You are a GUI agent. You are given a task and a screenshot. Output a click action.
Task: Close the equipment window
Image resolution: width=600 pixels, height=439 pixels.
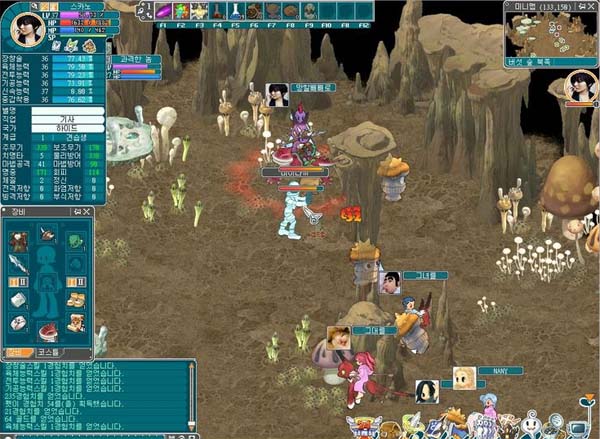(89, 213)
